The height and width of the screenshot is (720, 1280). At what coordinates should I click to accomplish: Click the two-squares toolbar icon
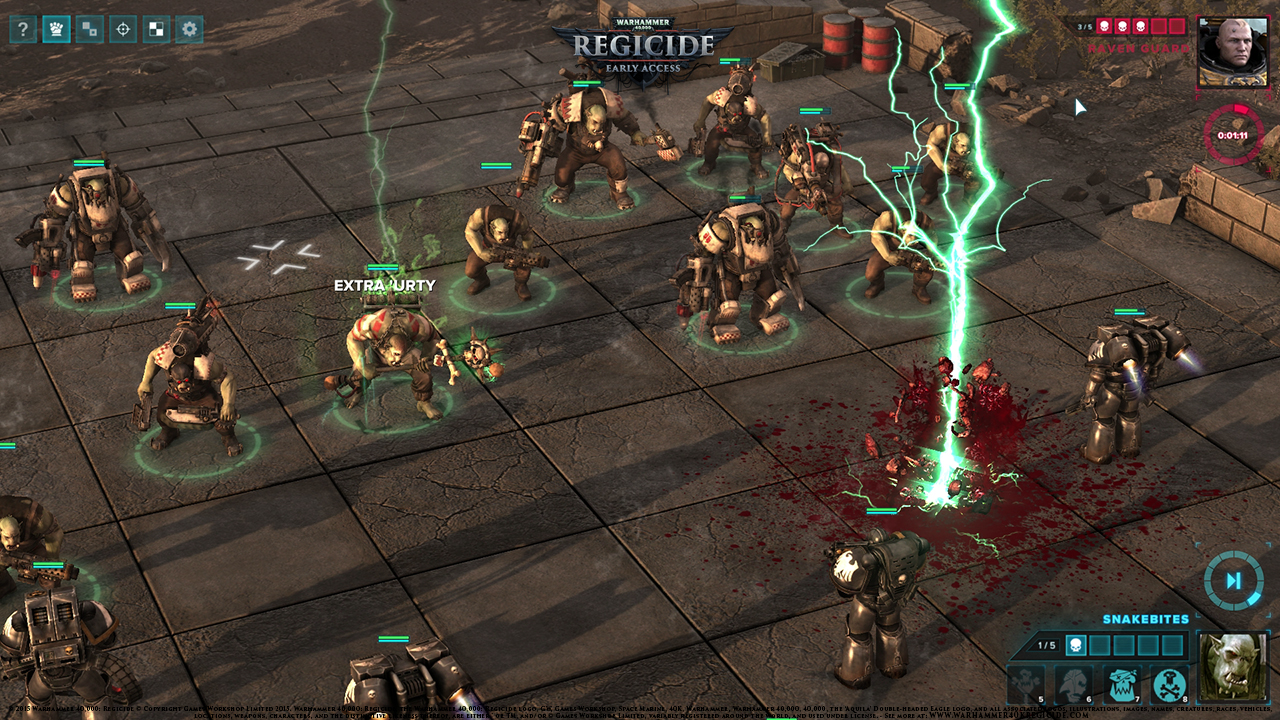[x=89, y=29]
